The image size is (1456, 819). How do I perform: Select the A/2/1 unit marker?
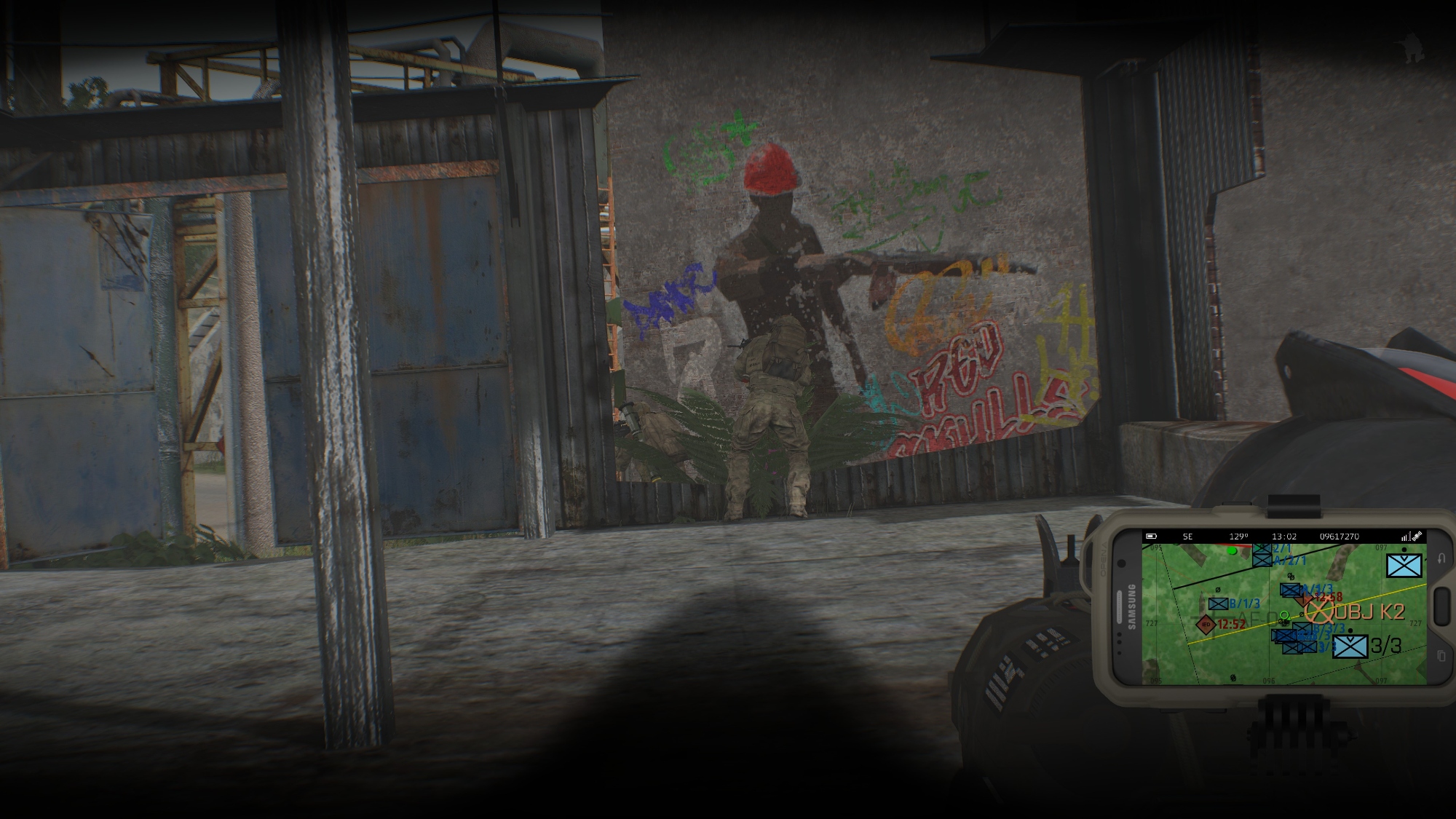pyautogui.click(x=1262, y=560)
